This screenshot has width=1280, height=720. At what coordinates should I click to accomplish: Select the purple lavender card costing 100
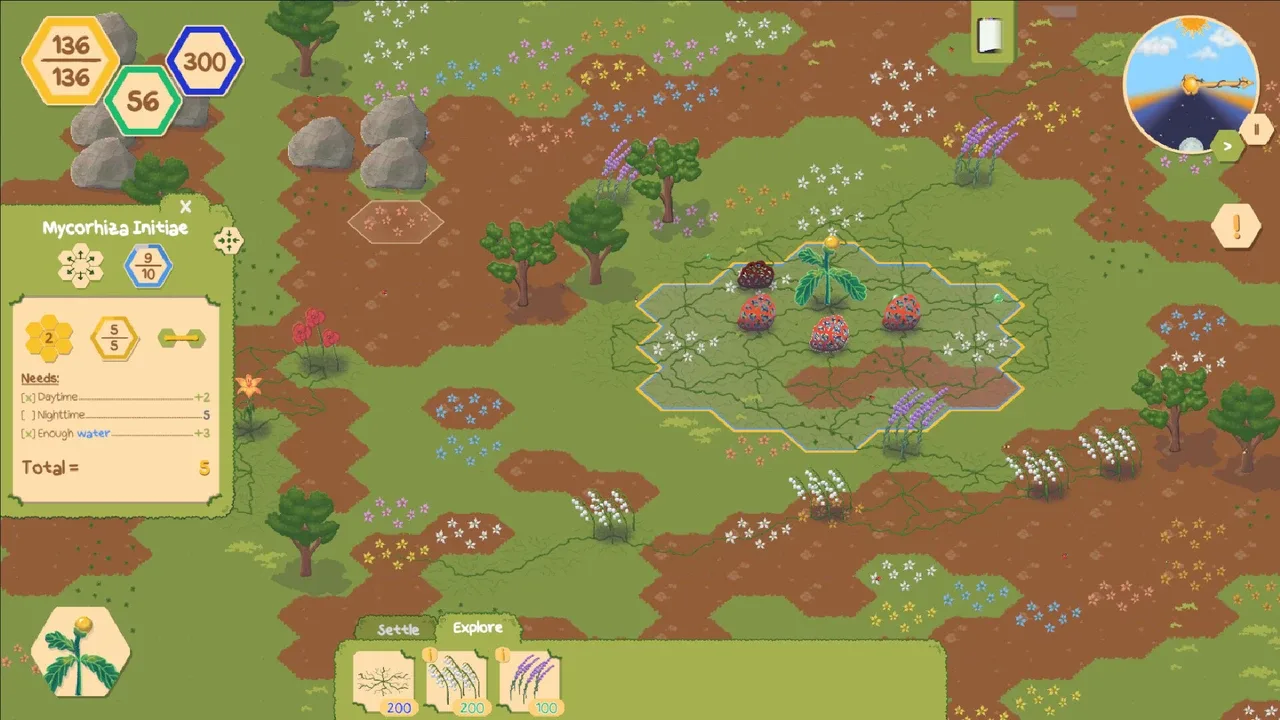[x=531, y=683]
